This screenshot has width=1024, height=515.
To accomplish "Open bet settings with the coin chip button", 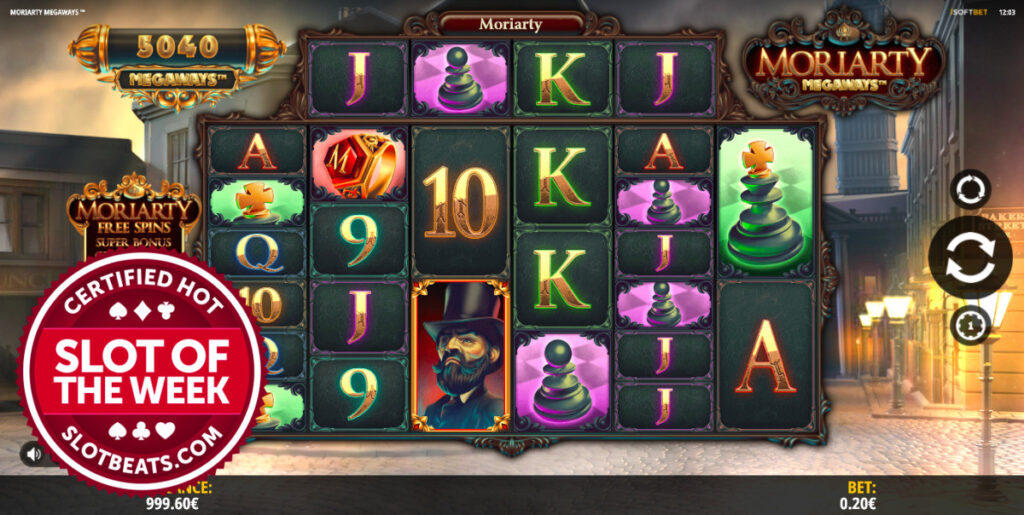I will (970, 325).
